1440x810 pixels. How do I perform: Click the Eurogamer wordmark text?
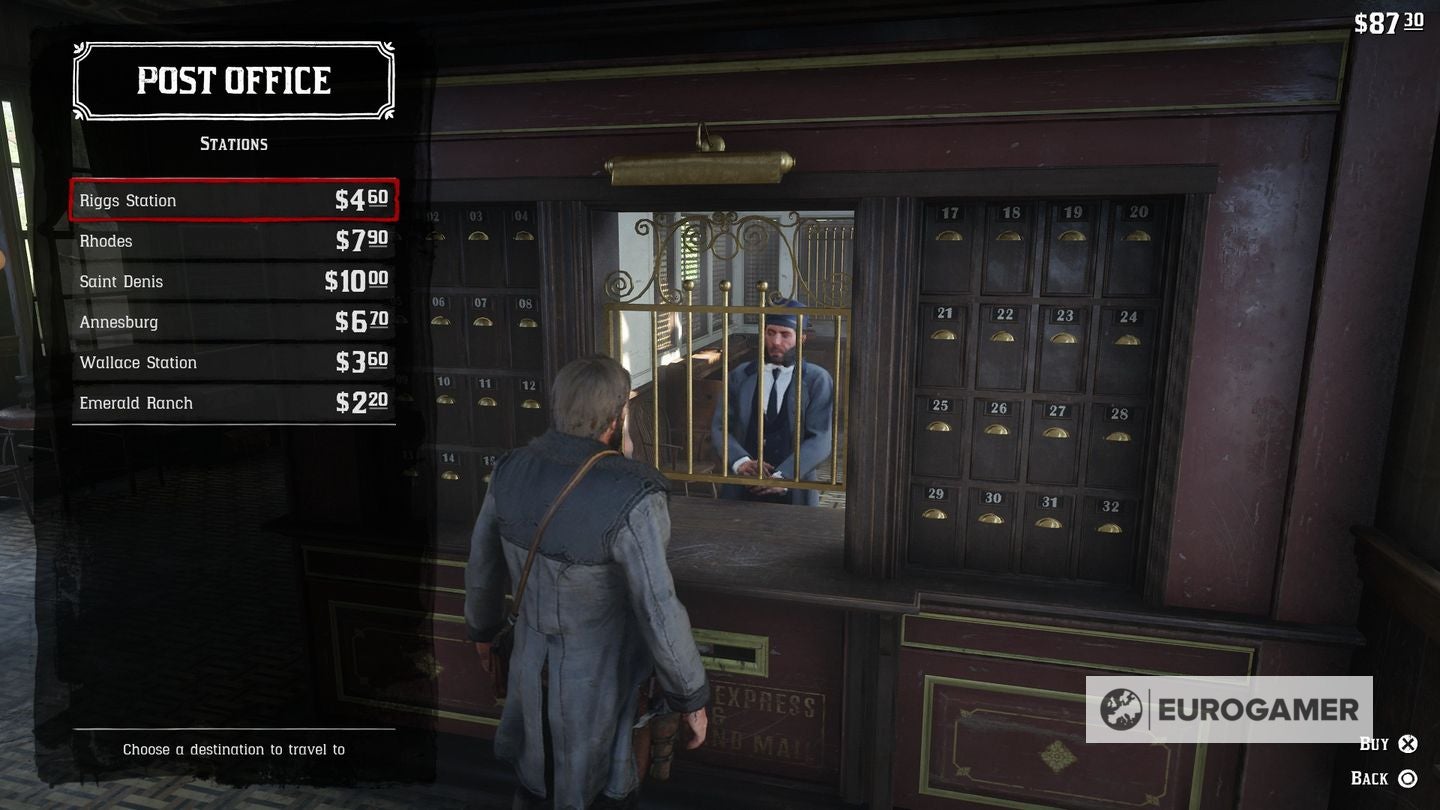1258,710
